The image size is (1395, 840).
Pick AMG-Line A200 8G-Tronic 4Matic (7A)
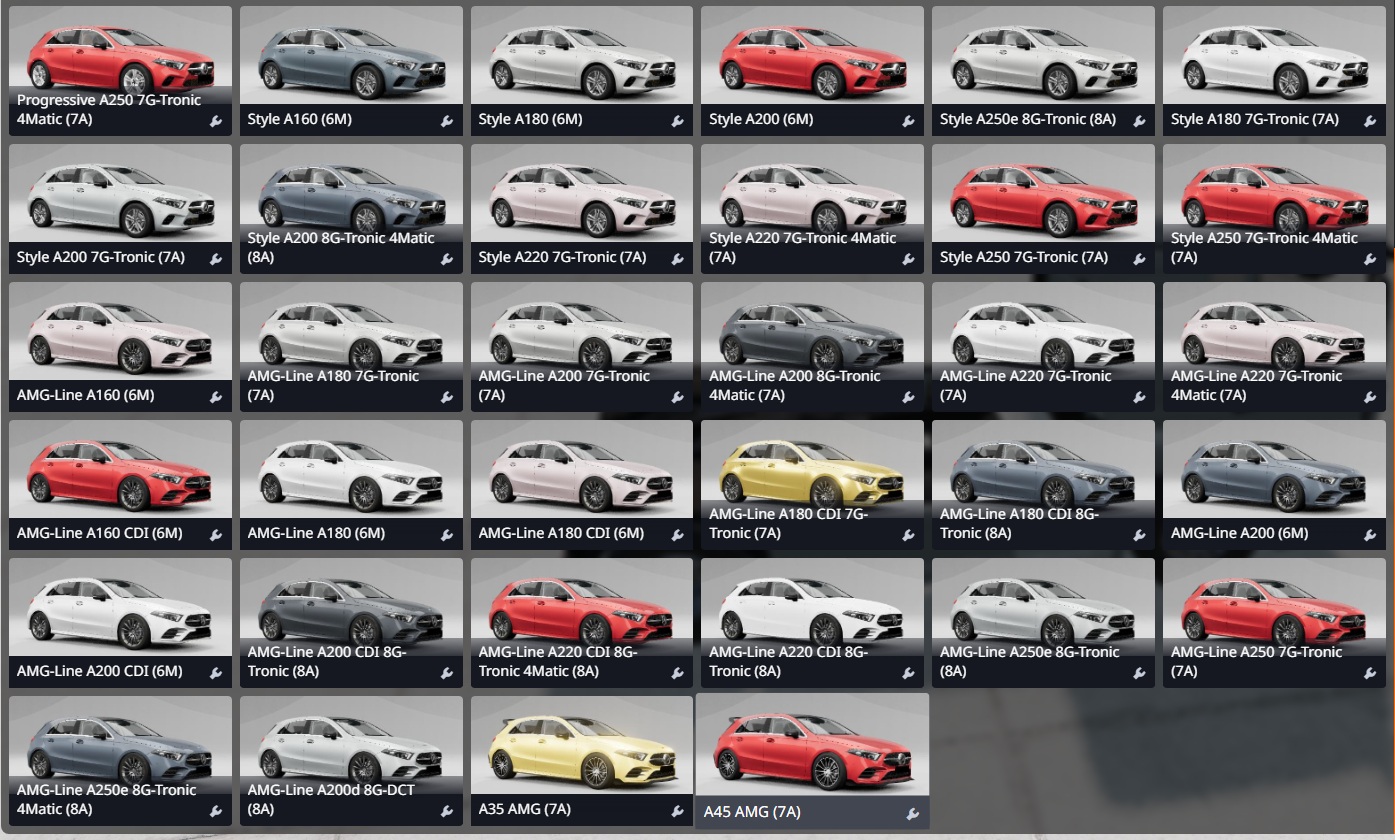point(812,336)
